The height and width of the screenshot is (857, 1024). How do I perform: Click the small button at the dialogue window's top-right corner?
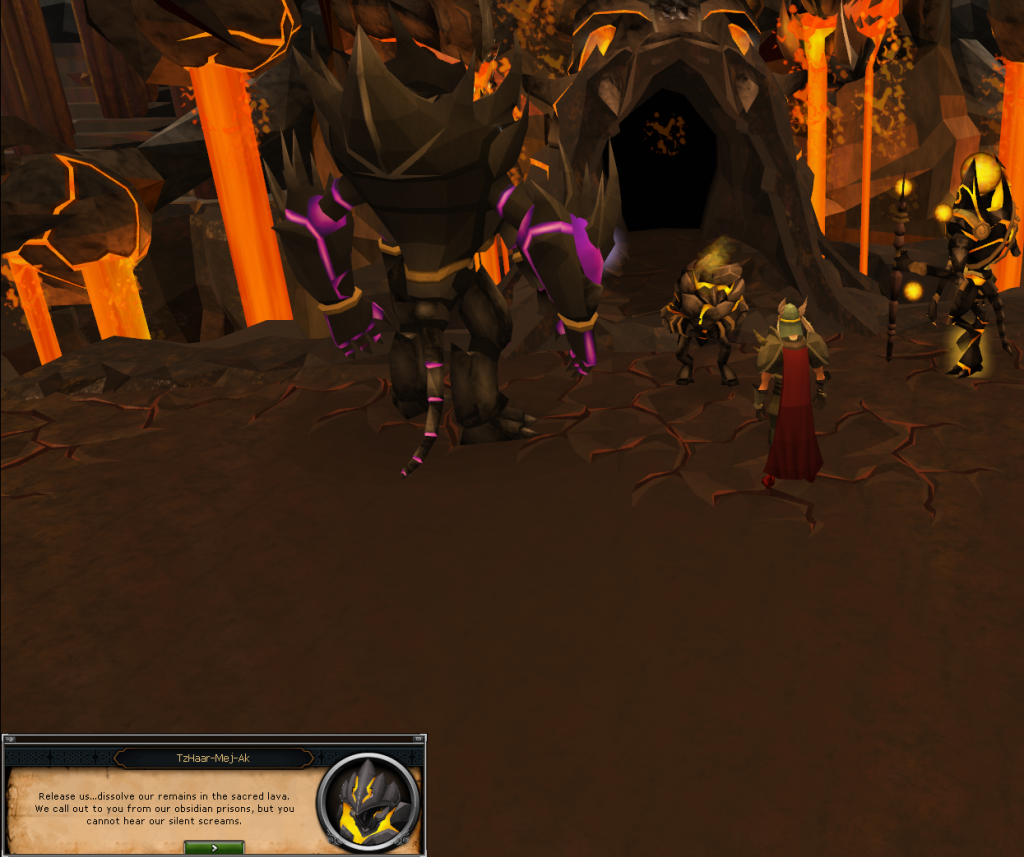click(x=419, y=740)
